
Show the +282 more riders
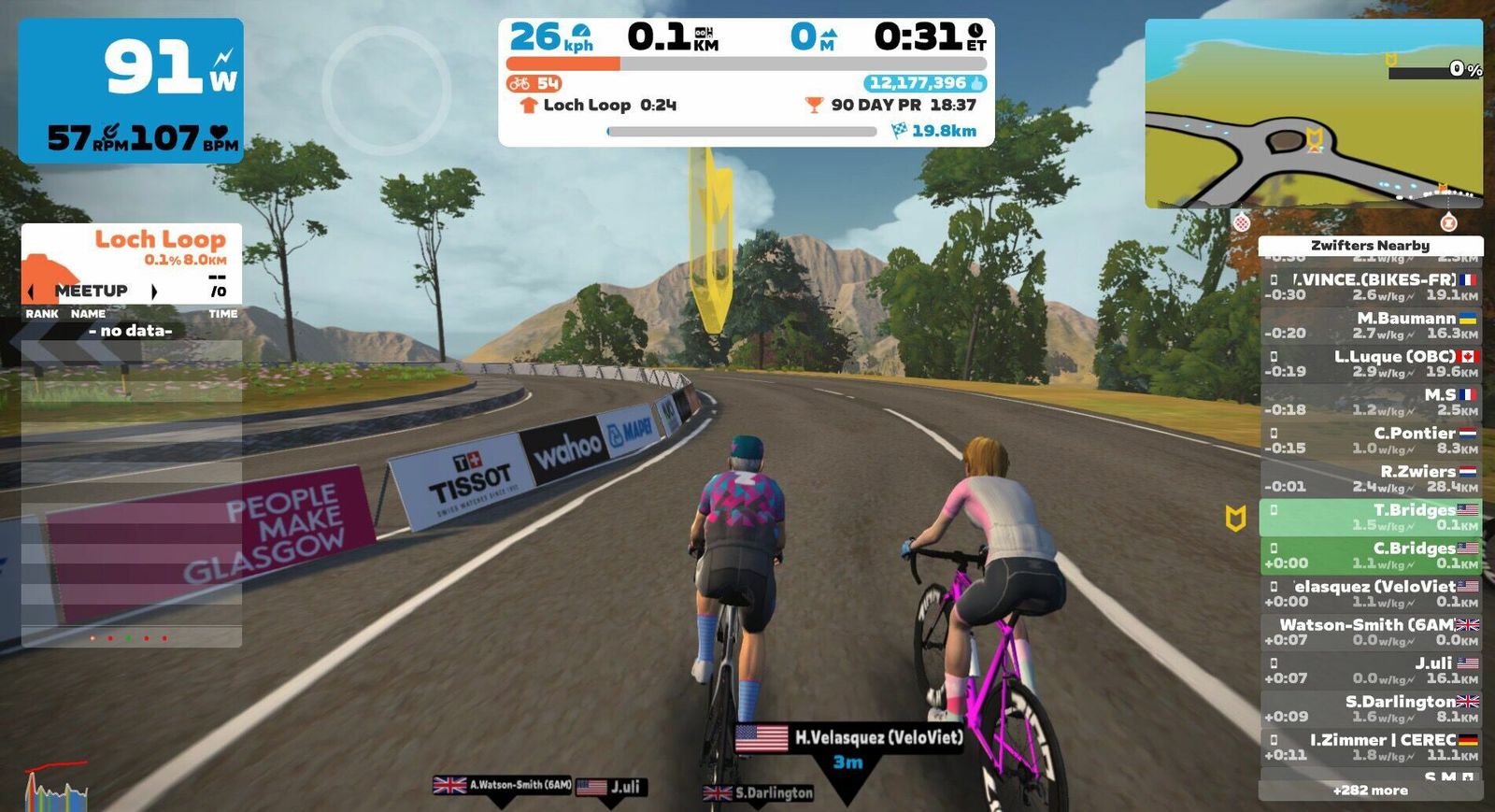click(1370, 791)
